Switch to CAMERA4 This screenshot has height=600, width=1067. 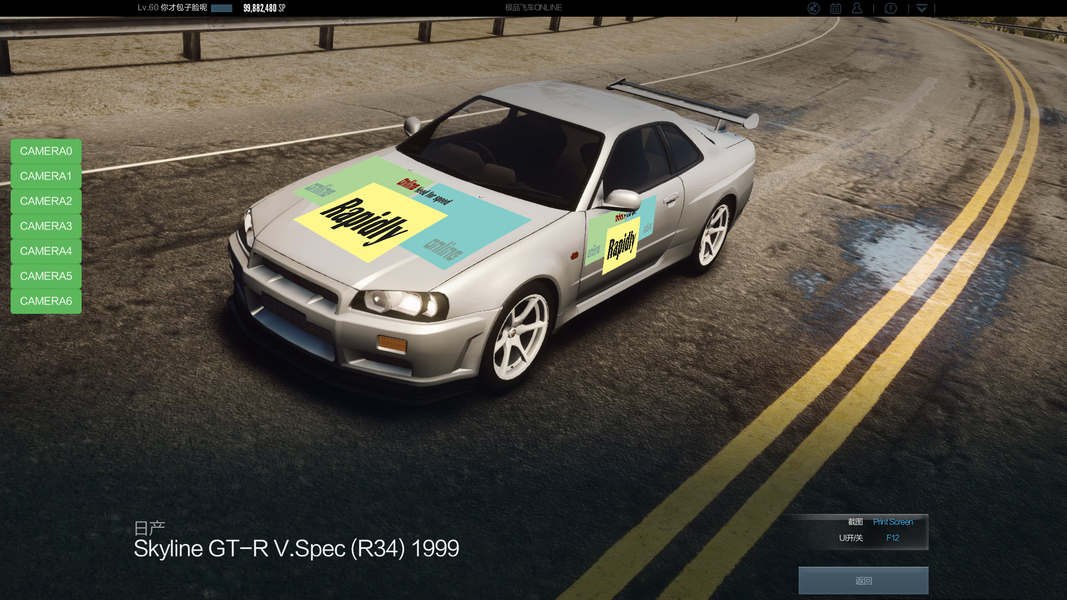click(46, 251)
